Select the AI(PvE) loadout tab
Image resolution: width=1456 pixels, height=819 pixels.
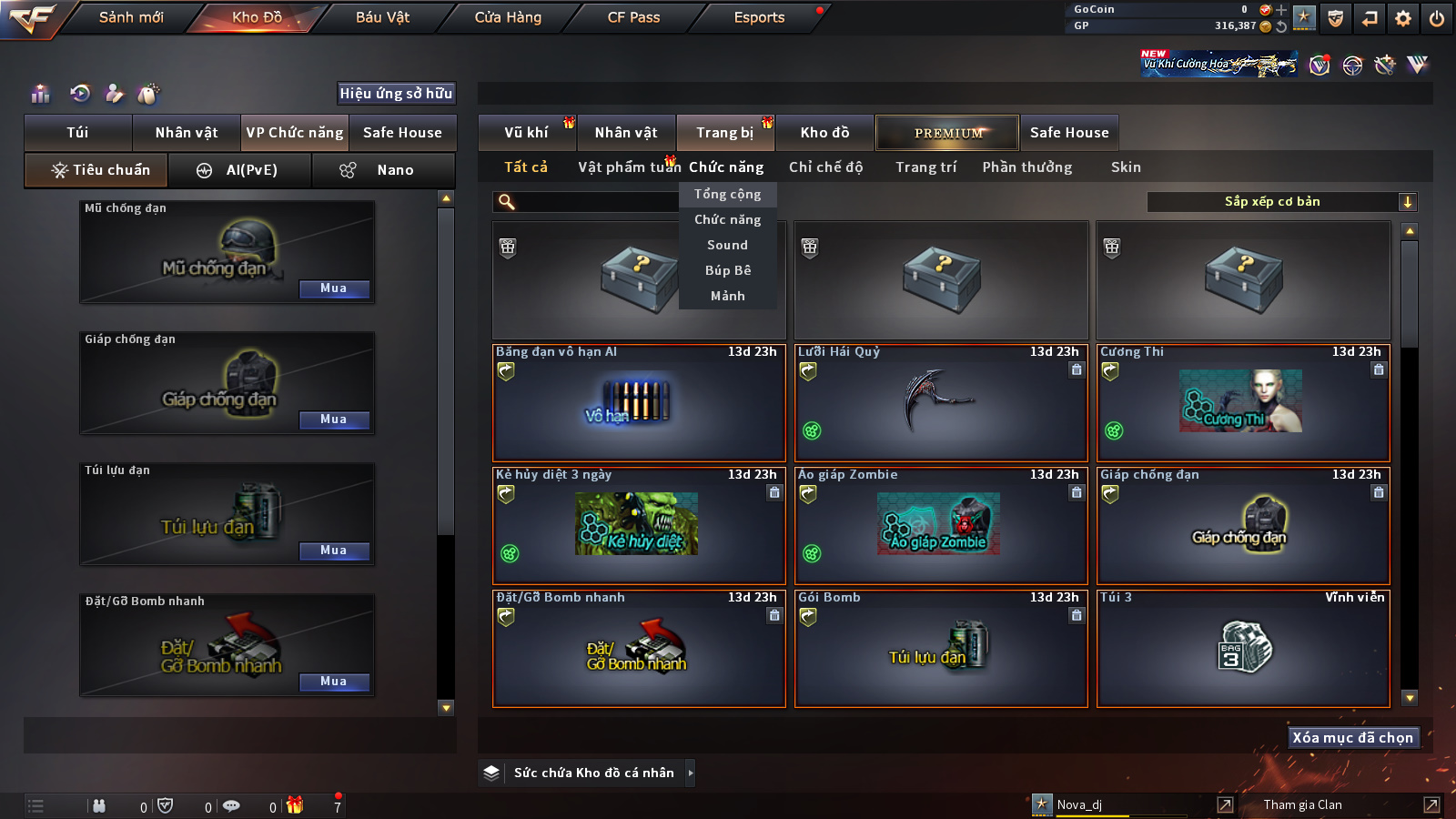click(x=240, y=170)
